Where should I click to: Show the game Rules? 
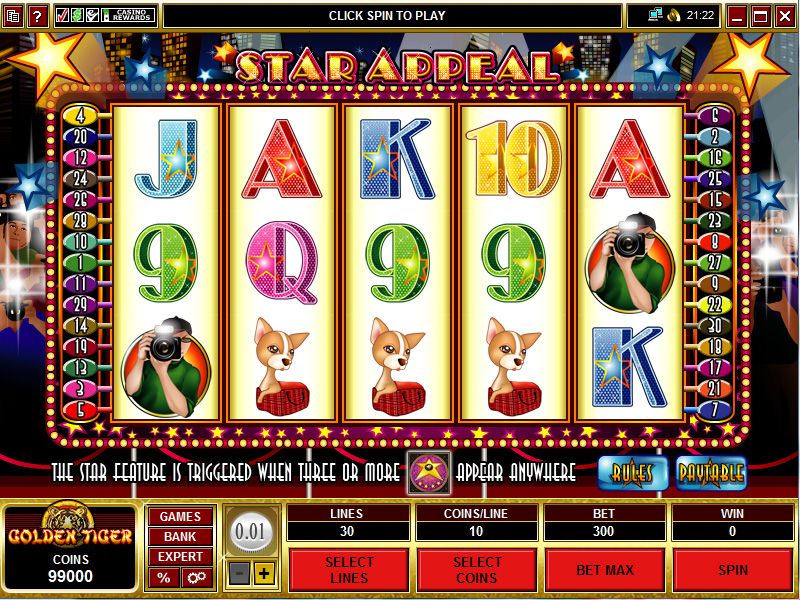[633, 472]
